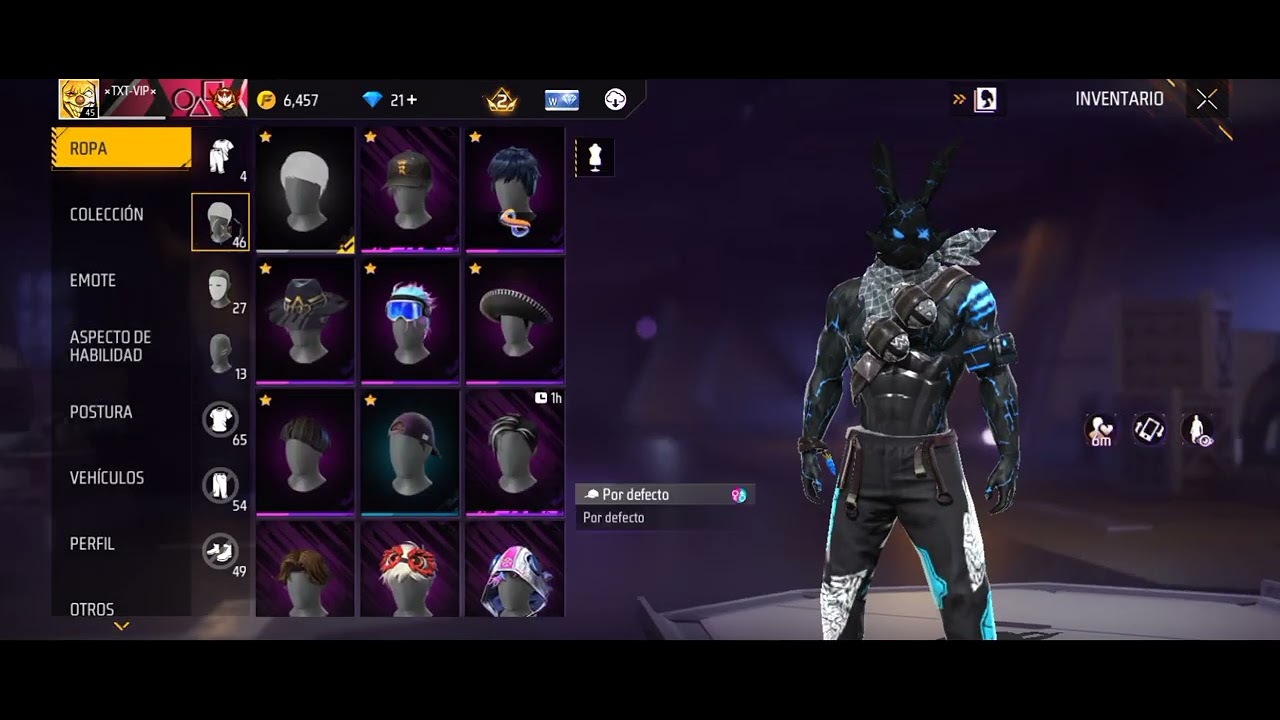The width and height of the screenshot is (1280, 720).
Task: Switch to the COLECCIÓN section
Action: pyautogui.click(x=107, y=215)
